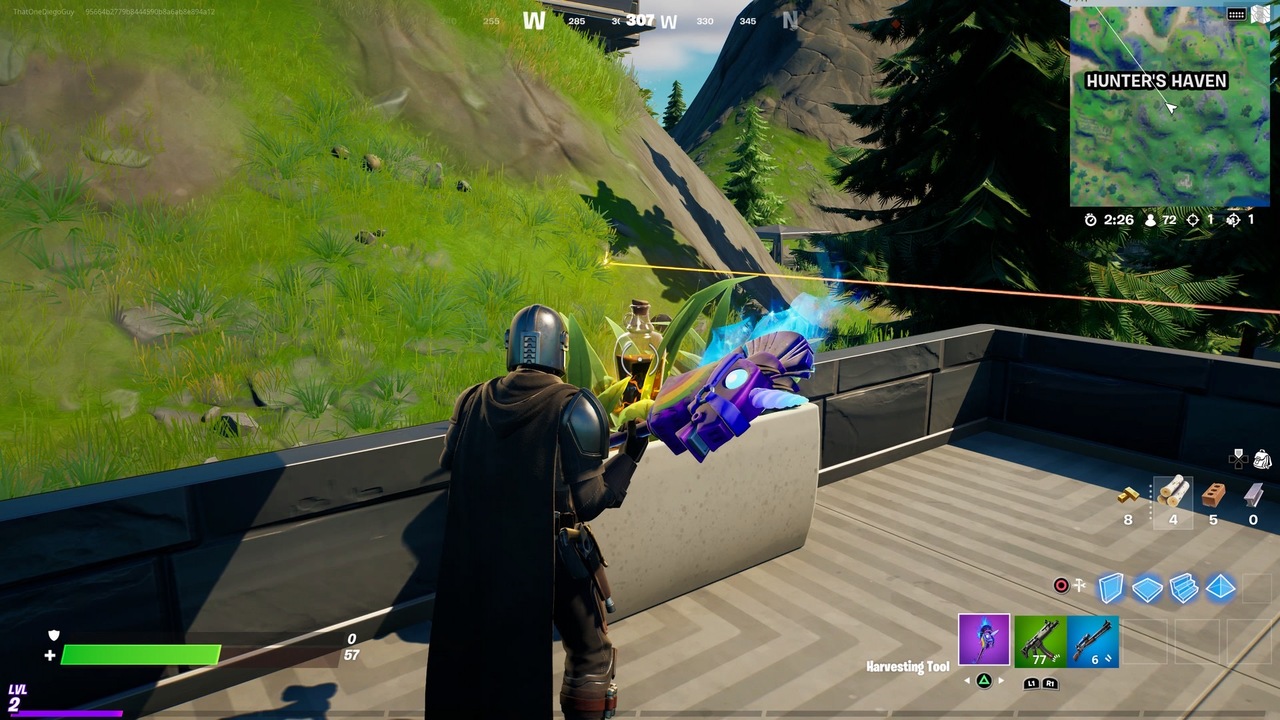This screenshot has width=1280, height=720.
Task: Click the green health bar
Action: [140, 655]
